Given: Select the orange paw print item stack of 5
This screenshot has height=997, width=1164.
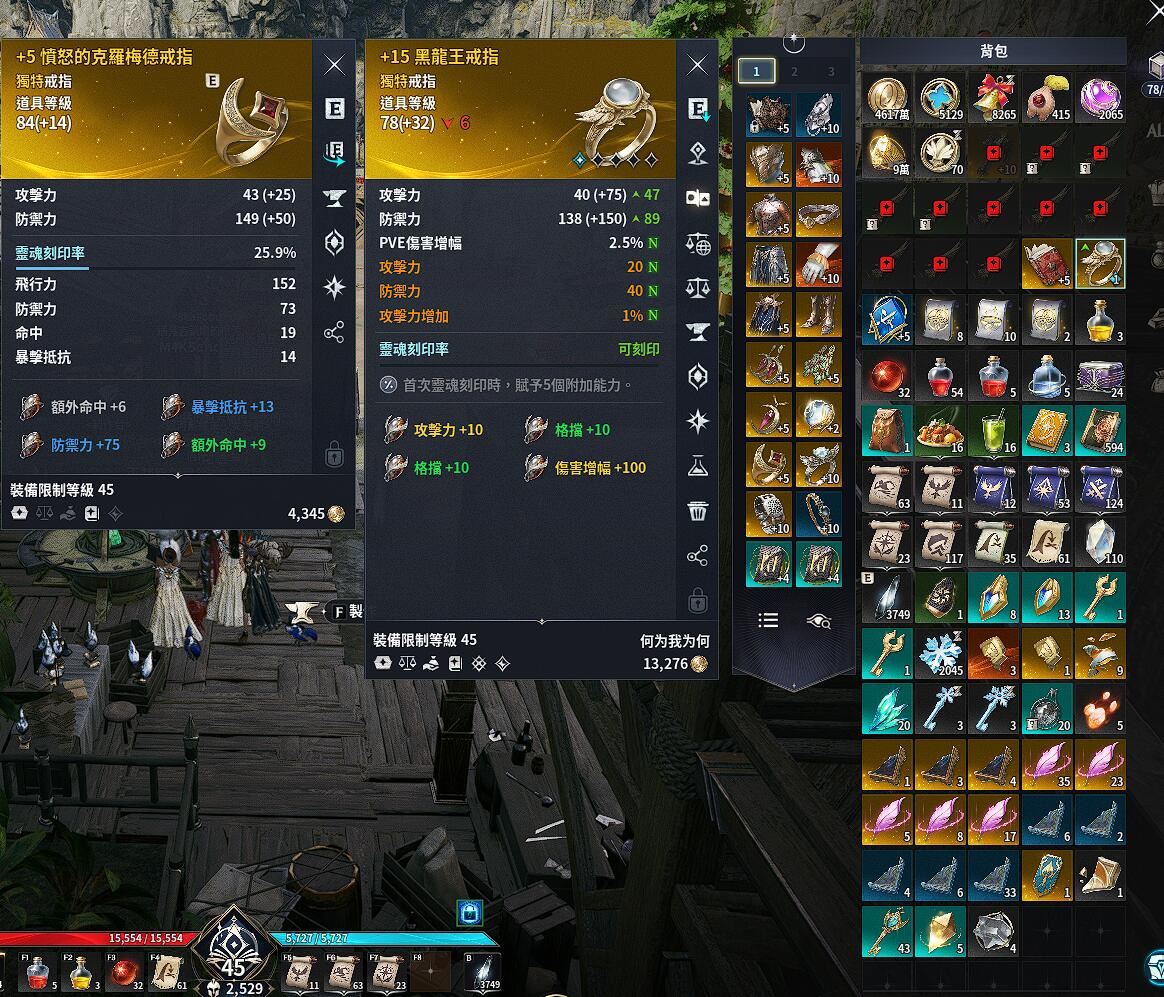Looking at the screenshot, I should [1100, 708].
